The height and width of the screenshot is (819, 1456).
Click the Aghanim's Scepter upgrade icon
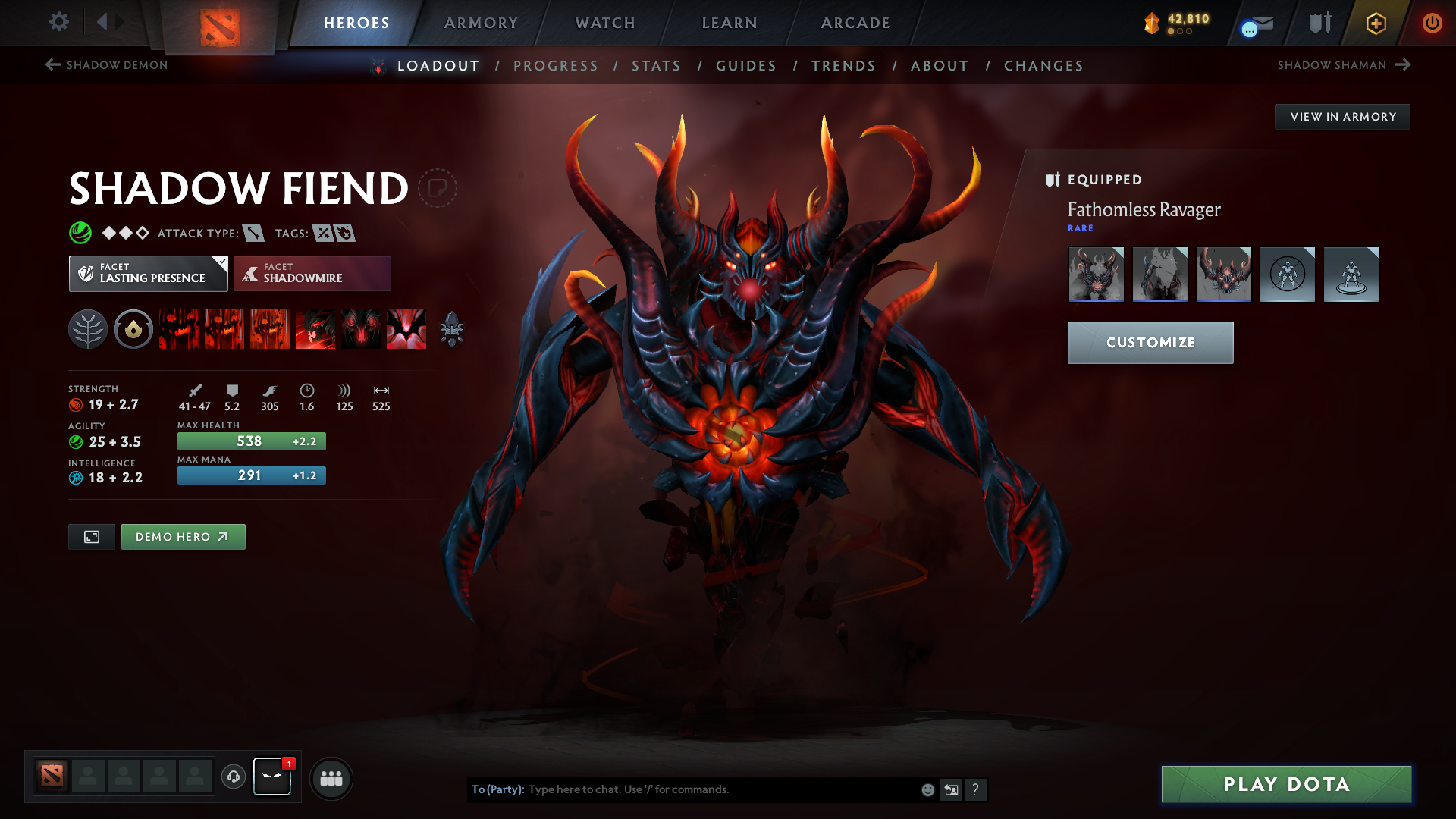pos(453,329)
